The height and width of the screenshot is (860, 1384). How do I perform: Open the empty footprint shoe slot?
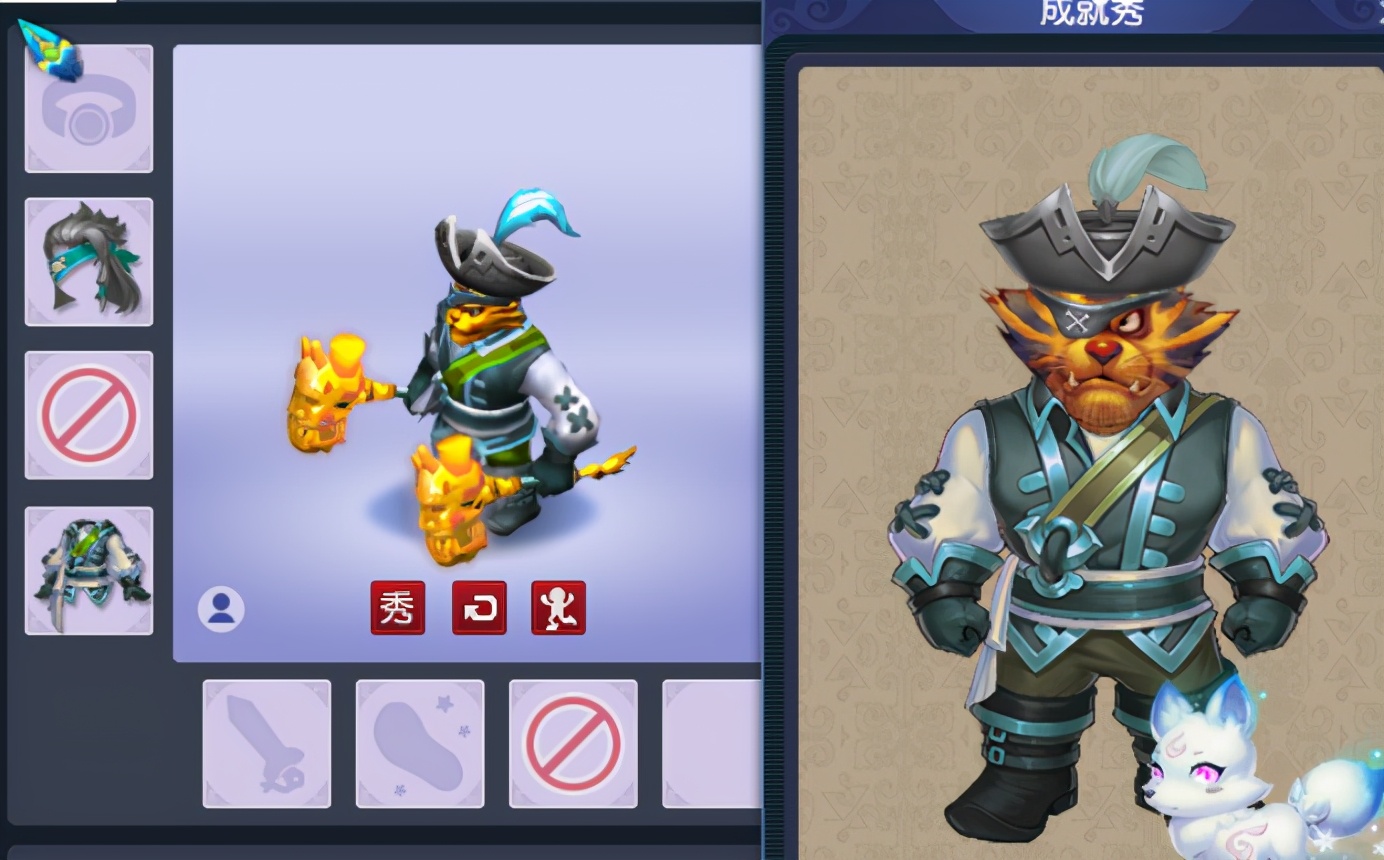pyautogui.click(x=420, y=743)
